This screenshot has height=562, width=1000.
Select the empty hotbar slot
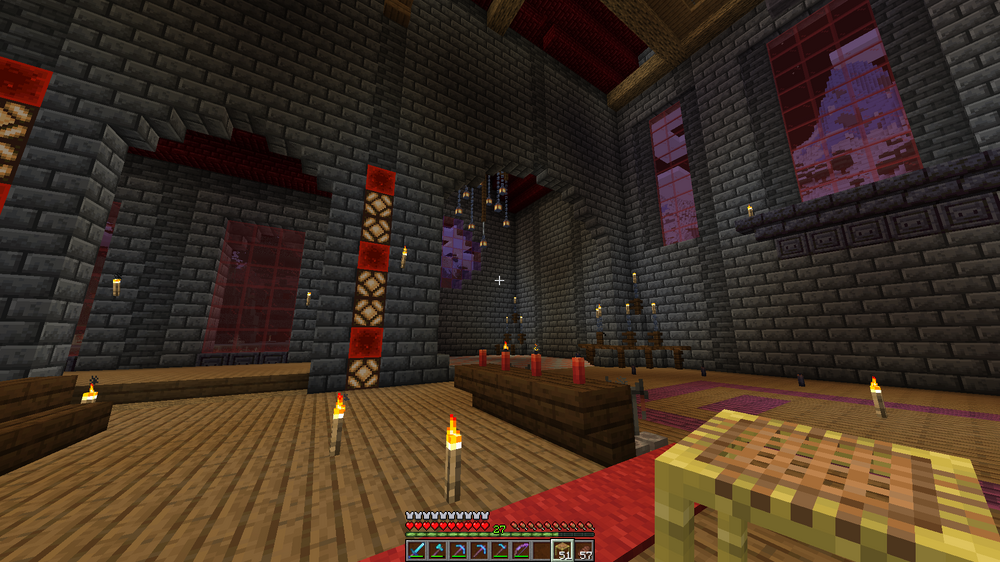pyautogui.click(x=542, y=550)
